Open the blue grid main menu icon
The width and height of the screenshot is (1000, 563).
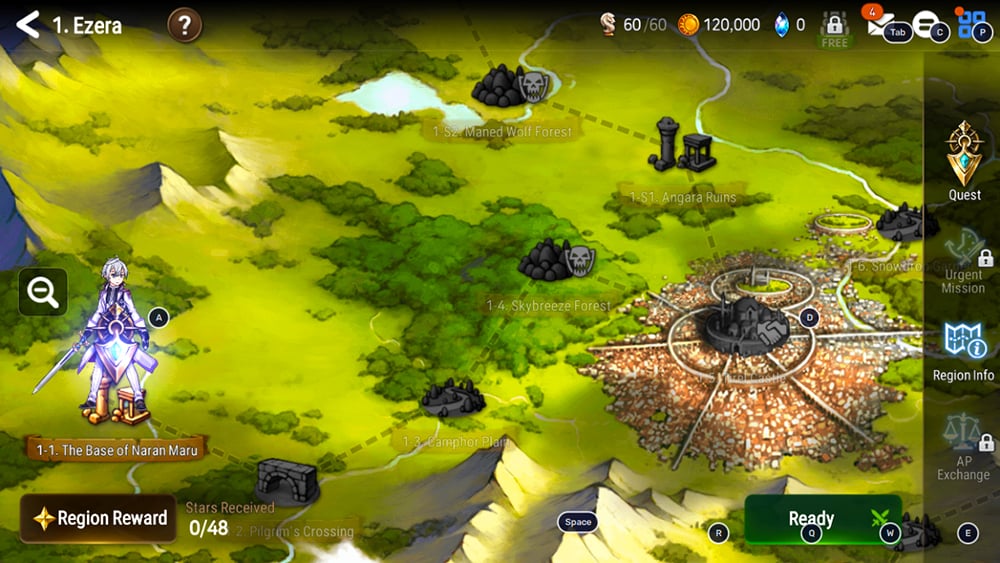pos(972,24)
